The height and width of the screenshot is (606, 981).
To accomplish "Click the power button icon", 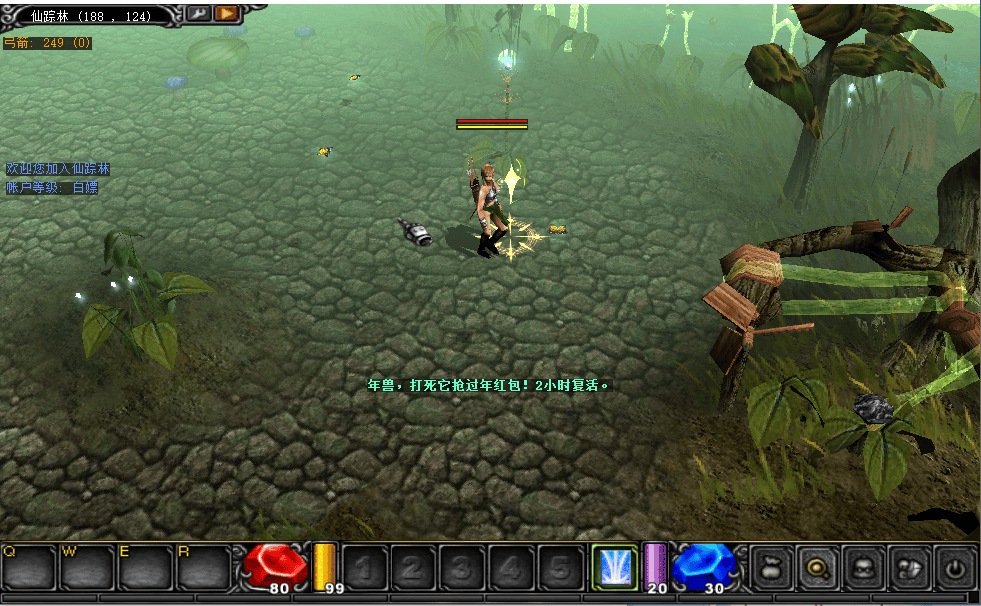I will point(957,568).
